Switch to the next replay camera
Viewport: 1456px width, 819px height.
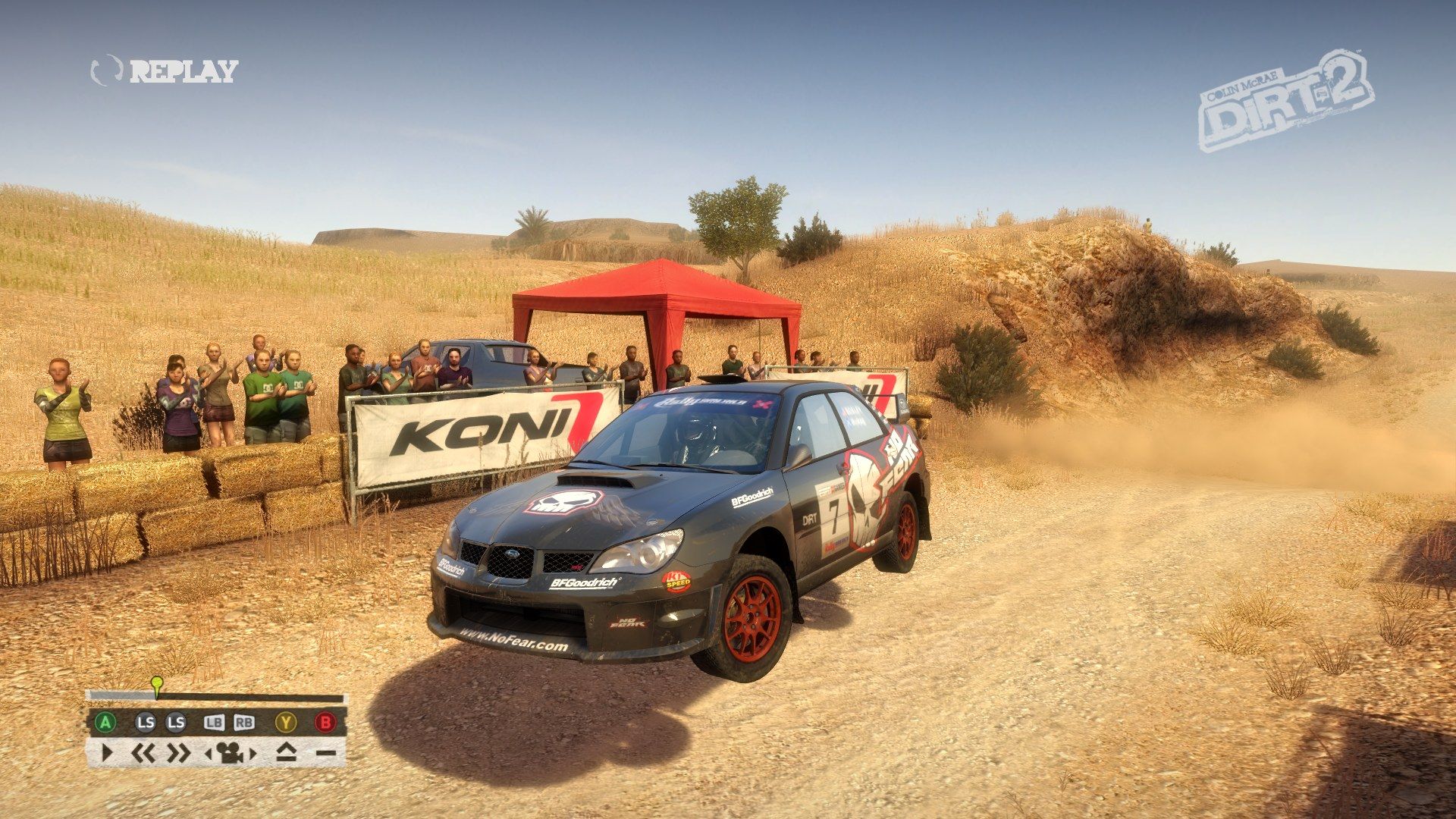click(x=253, y=754)
